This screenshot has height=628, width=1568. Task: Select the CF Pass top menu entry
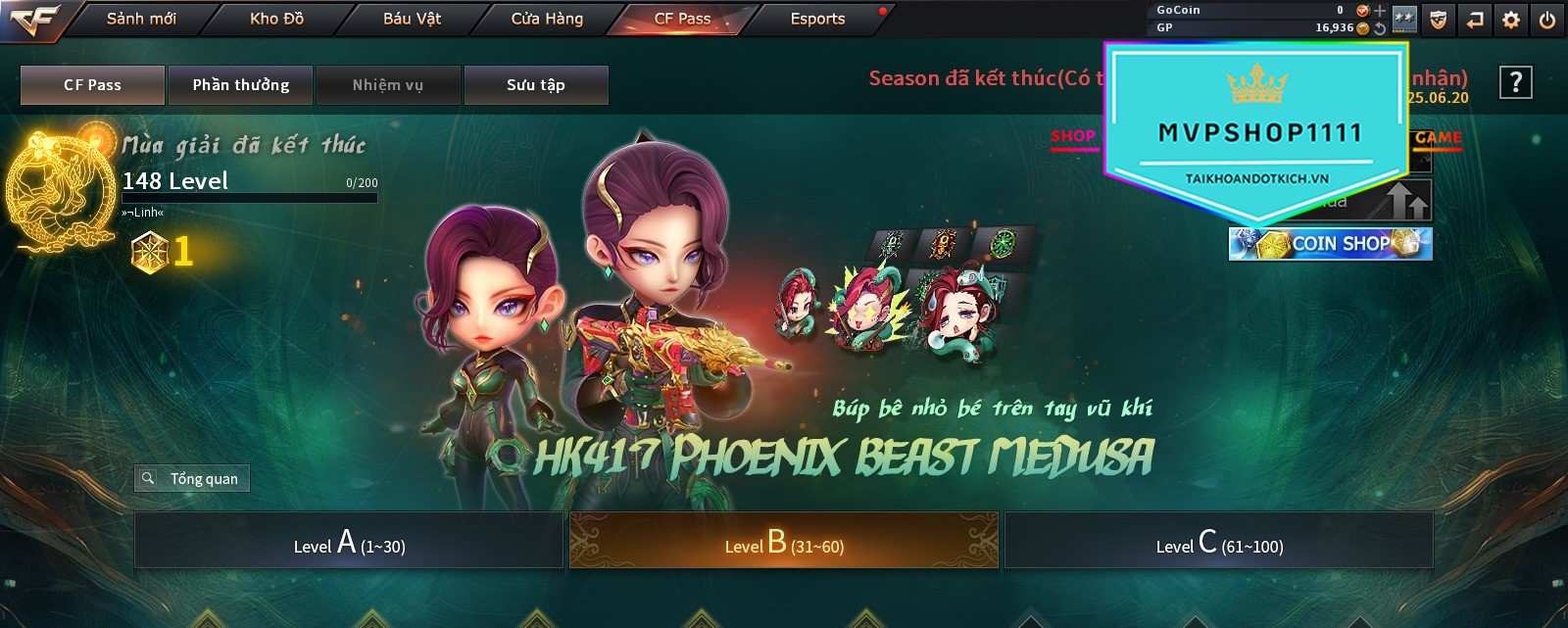click(682, 19)
